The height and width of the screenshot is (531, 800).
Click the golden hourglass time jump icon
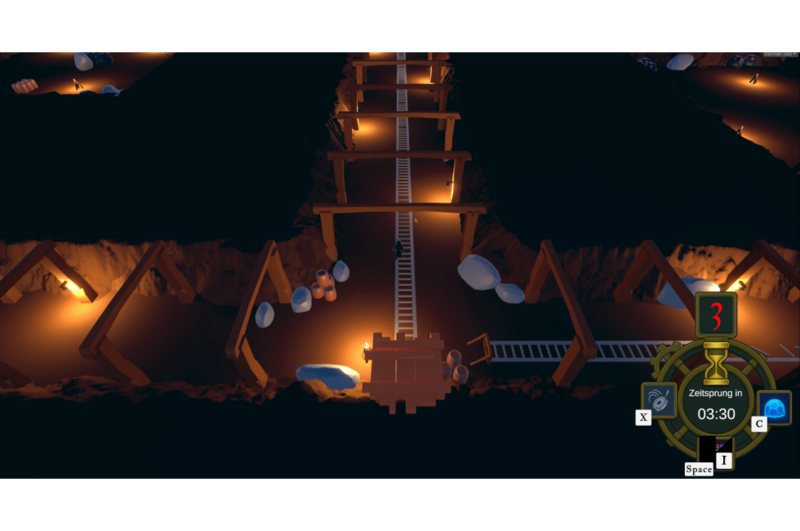tap(716, 362)
